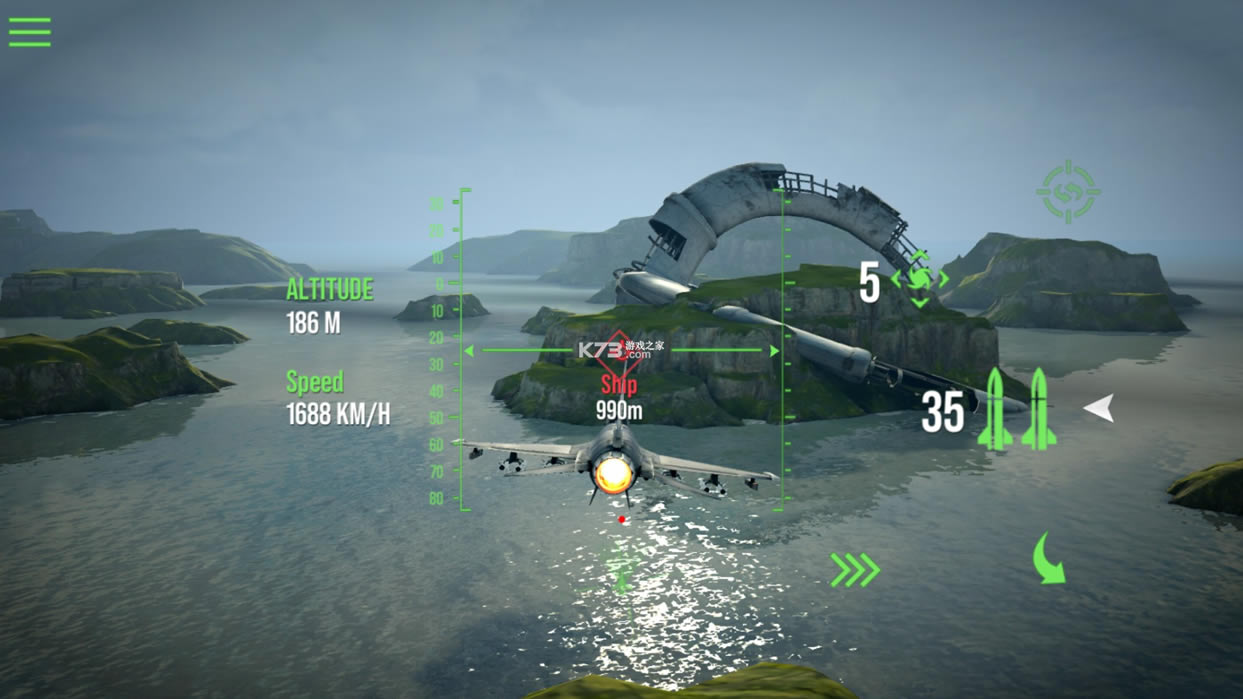Fire the twin missiles
This screenshot has width=1243, height=699.
[1016, 409]
